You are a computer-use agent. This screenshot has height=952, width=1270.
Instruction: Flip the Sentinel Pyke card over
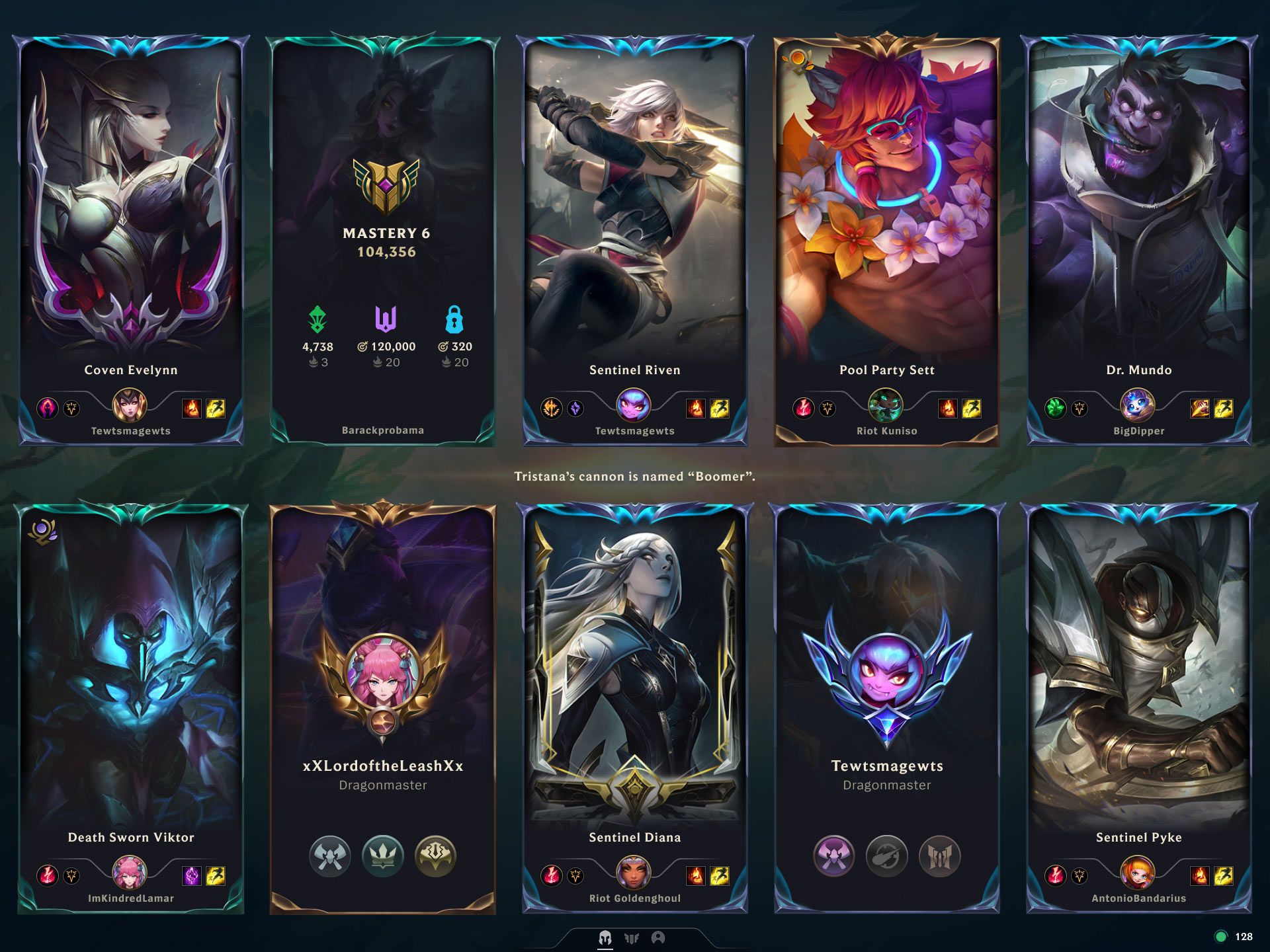pyautogui.click(x=1136, y=661)
